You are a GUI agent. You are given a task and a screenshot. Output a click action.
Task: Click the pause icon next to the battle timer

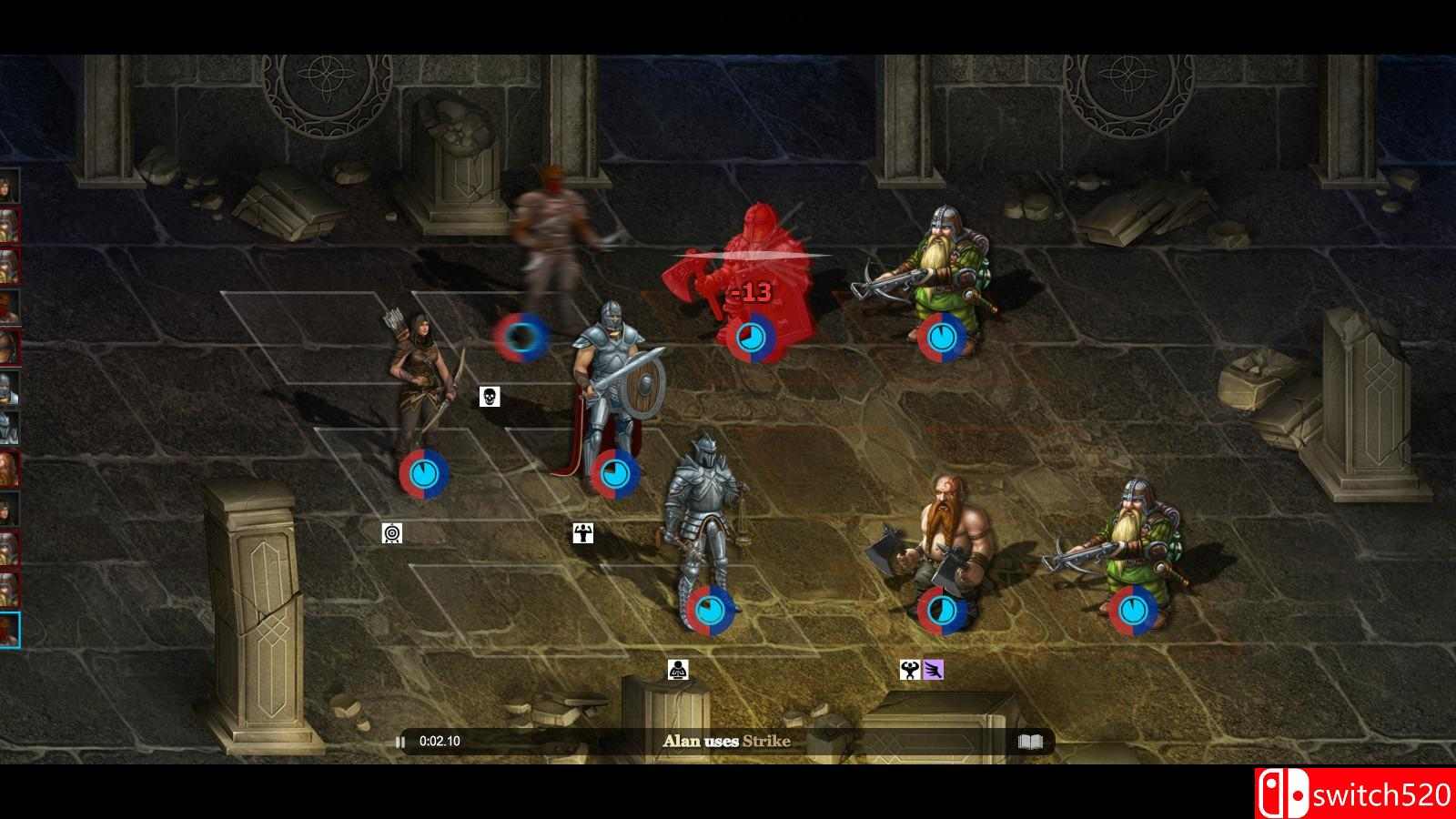(400, 742)
